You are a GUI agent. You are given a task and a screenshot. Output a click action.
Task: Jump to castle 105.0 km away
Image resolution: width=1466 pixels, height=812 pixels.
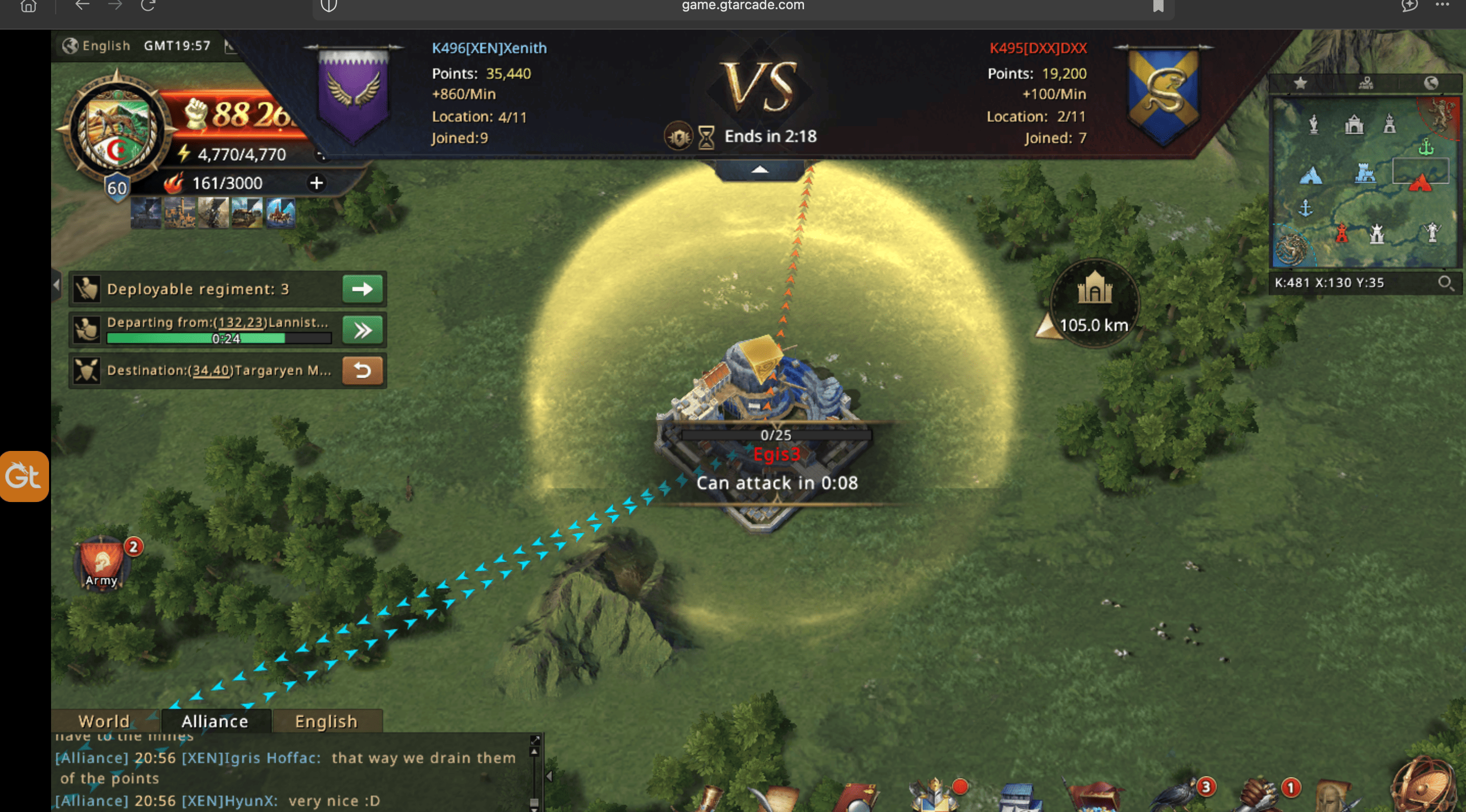pos(1093,303)
